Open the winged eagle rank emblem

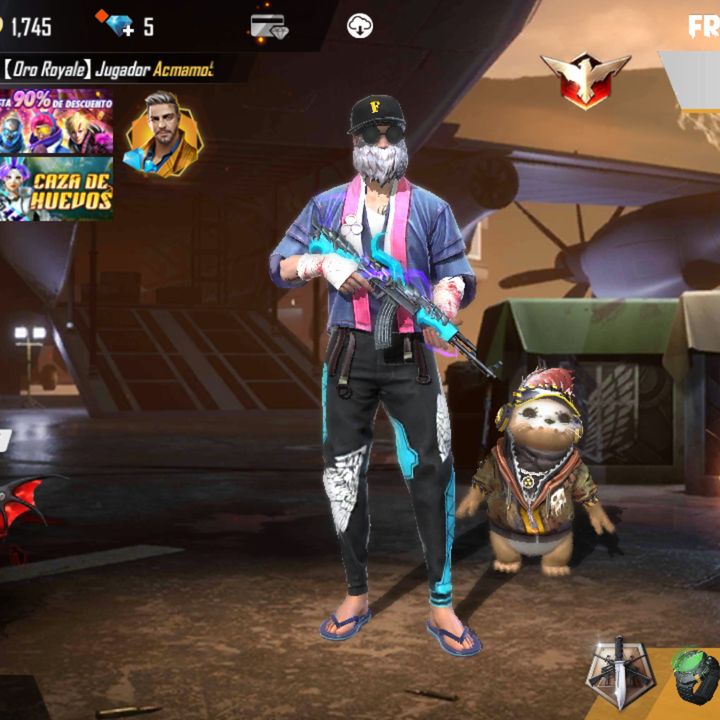(x=585, y=80)
